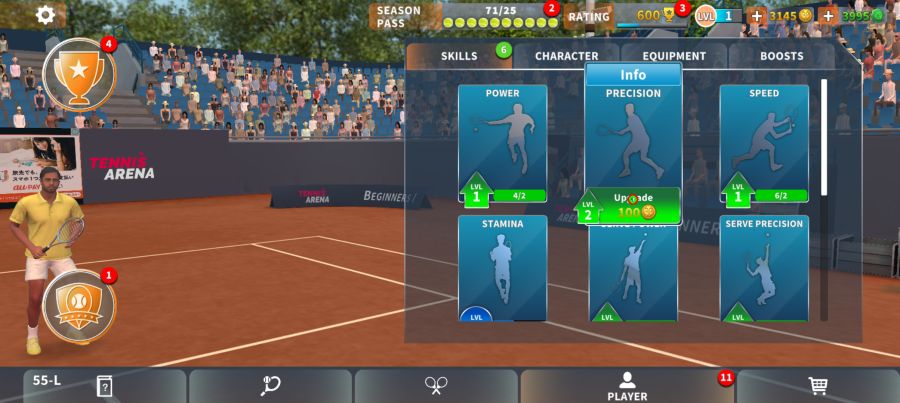Viewport: 900px width, 403px height.
Task: Open the star trophy achievements icon
Action: pyautogui.click(x=79, y=74)
